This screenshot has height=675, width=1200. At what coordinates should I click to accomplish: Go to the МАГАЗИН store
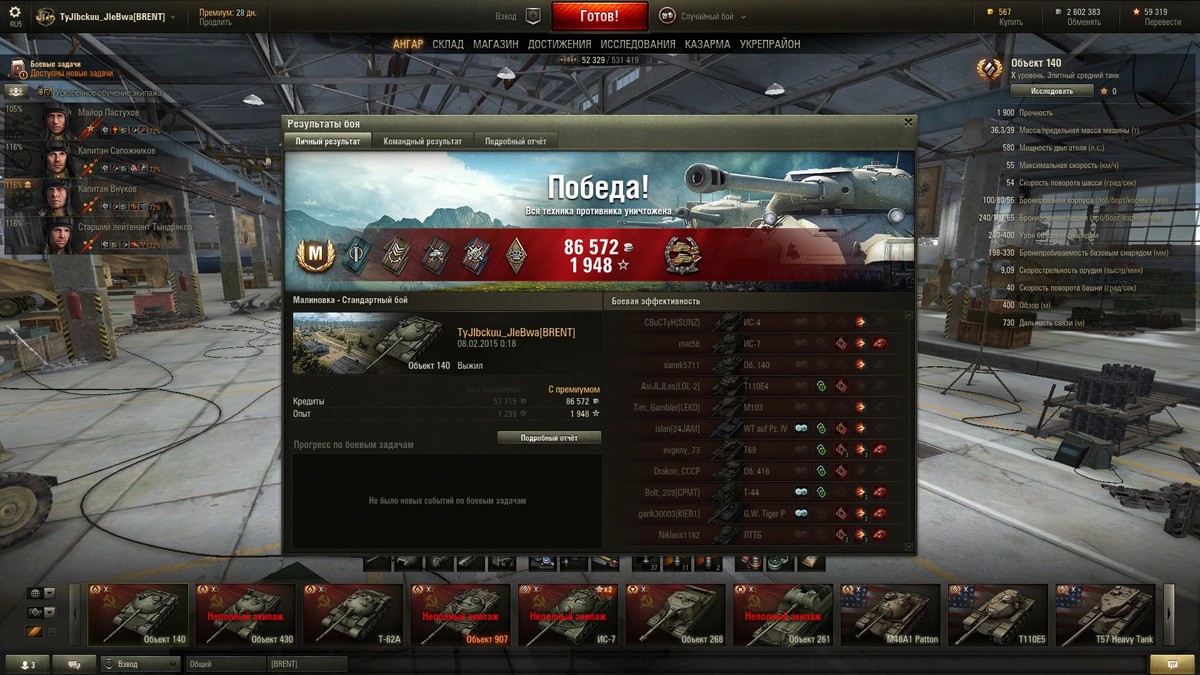(x=495, y=44)
